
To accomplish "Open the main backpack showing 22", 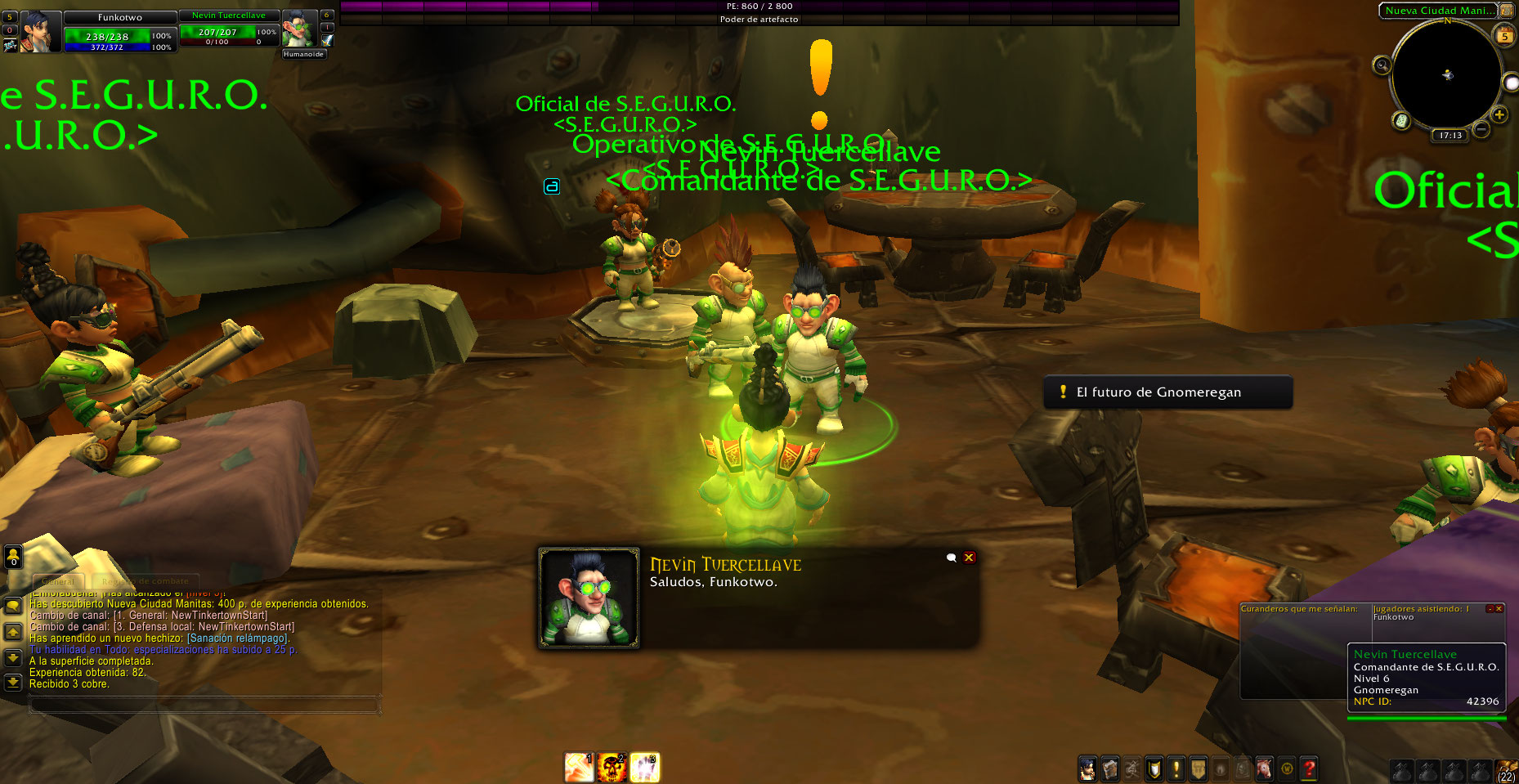I will click(x=1506, y=770).
